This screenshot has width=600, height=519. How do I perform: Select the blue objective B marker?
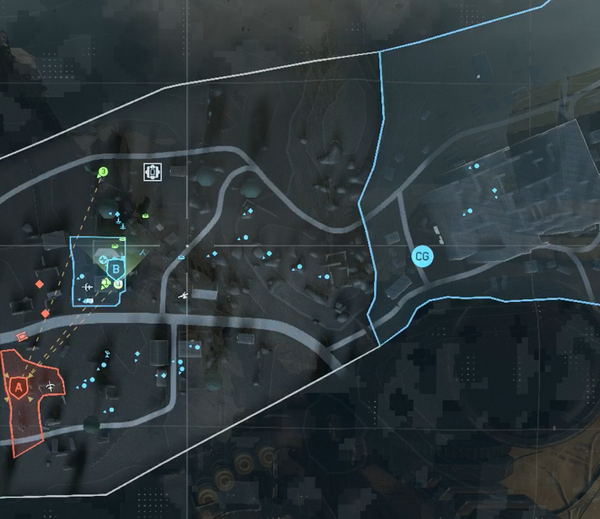coord(115,268)
